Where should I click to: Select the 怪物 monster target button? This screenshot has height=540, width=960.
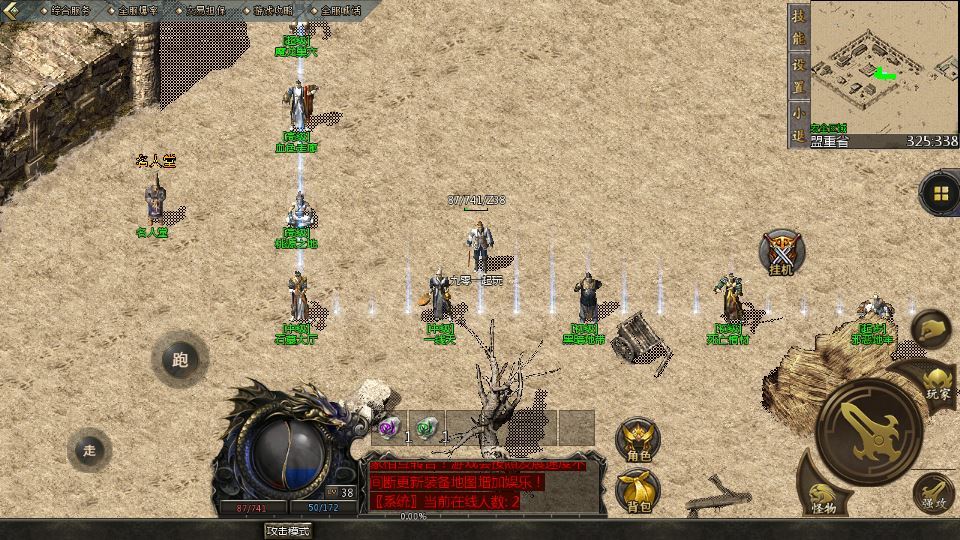[824, 496]
